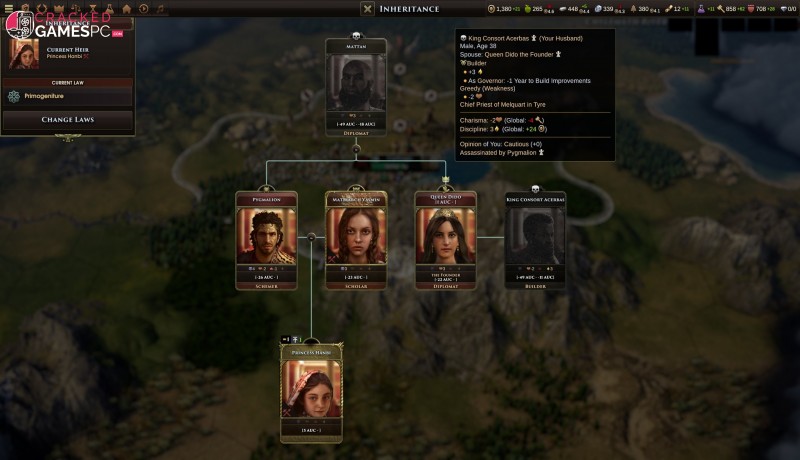Close the Inheritance screen
Image resolution: width=800 pixels, height=460 pixels.
367,9
